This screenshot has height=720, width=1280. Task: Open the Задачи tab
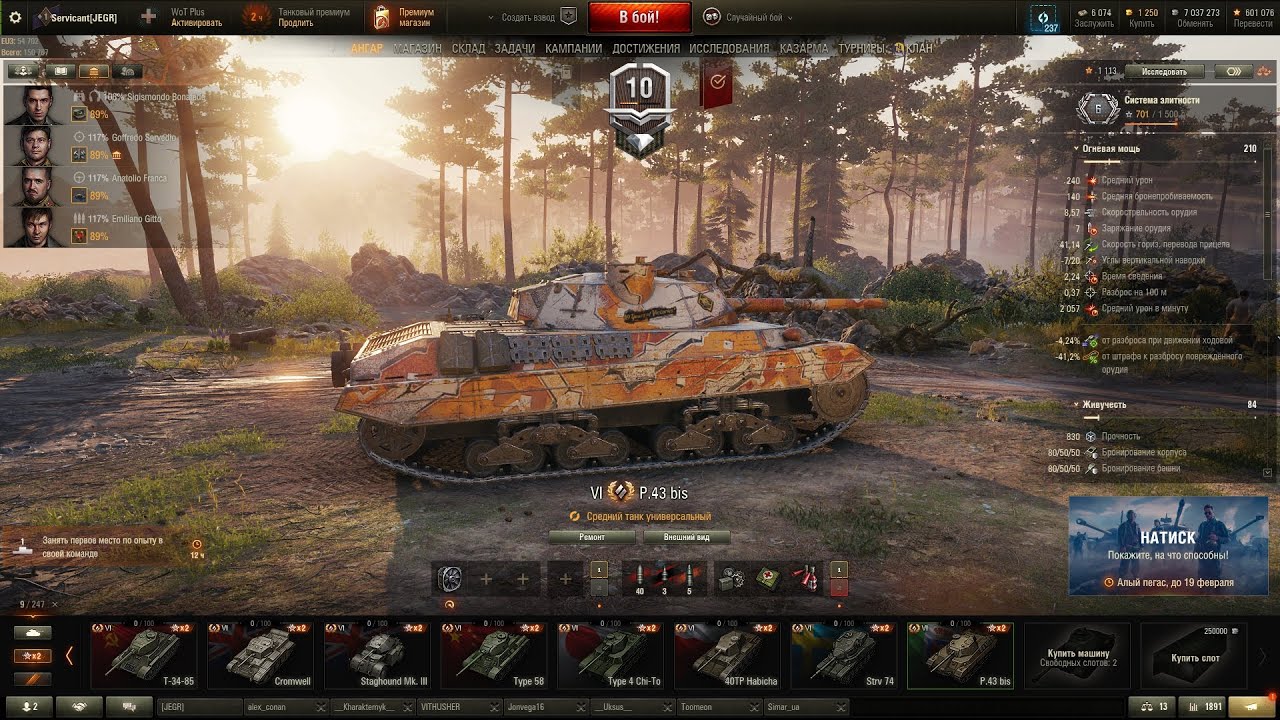pos(515,48)
